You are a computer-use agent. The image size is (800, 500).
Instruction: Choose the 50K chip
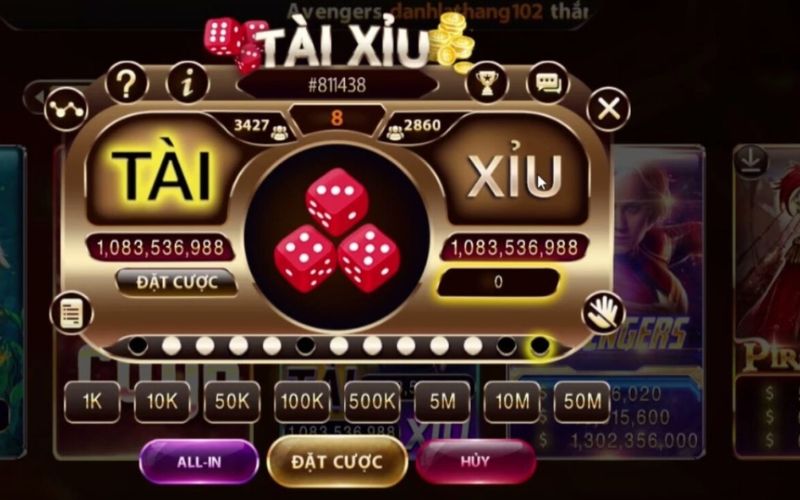pos(232,402)
